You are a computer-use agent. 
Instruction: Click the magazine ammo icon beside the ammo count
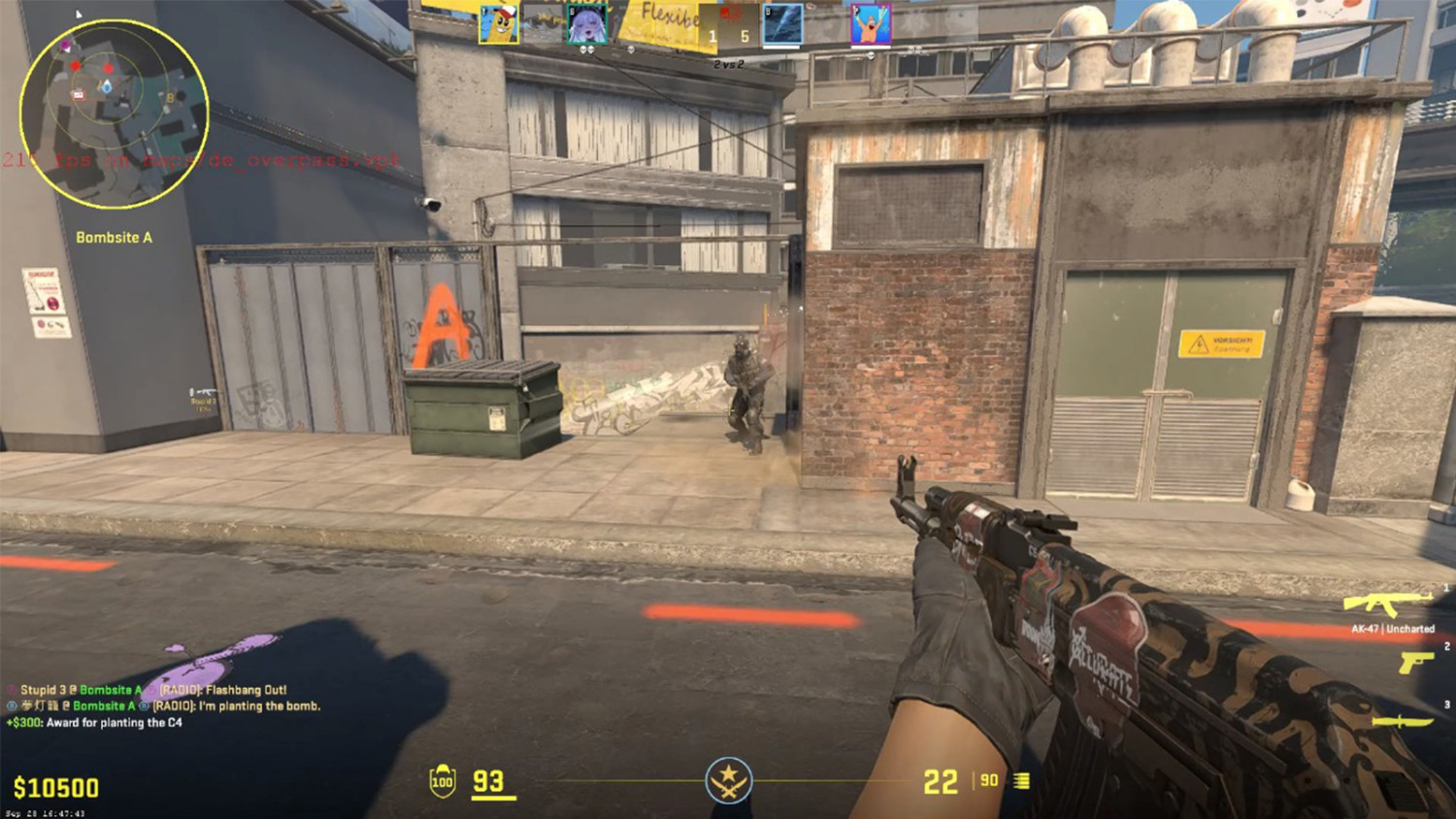coord(1020,780)
